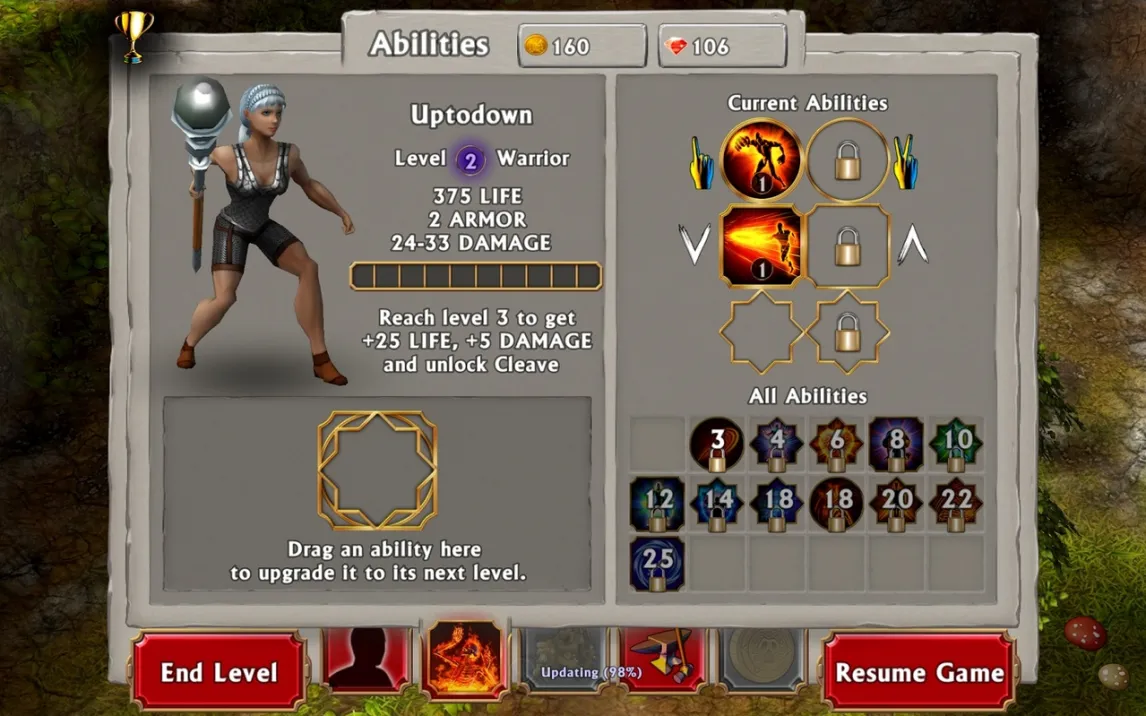This screenshot has width=1146, height=716.
Task: Open the anvil and hammer tab
Action: point(663,659)
